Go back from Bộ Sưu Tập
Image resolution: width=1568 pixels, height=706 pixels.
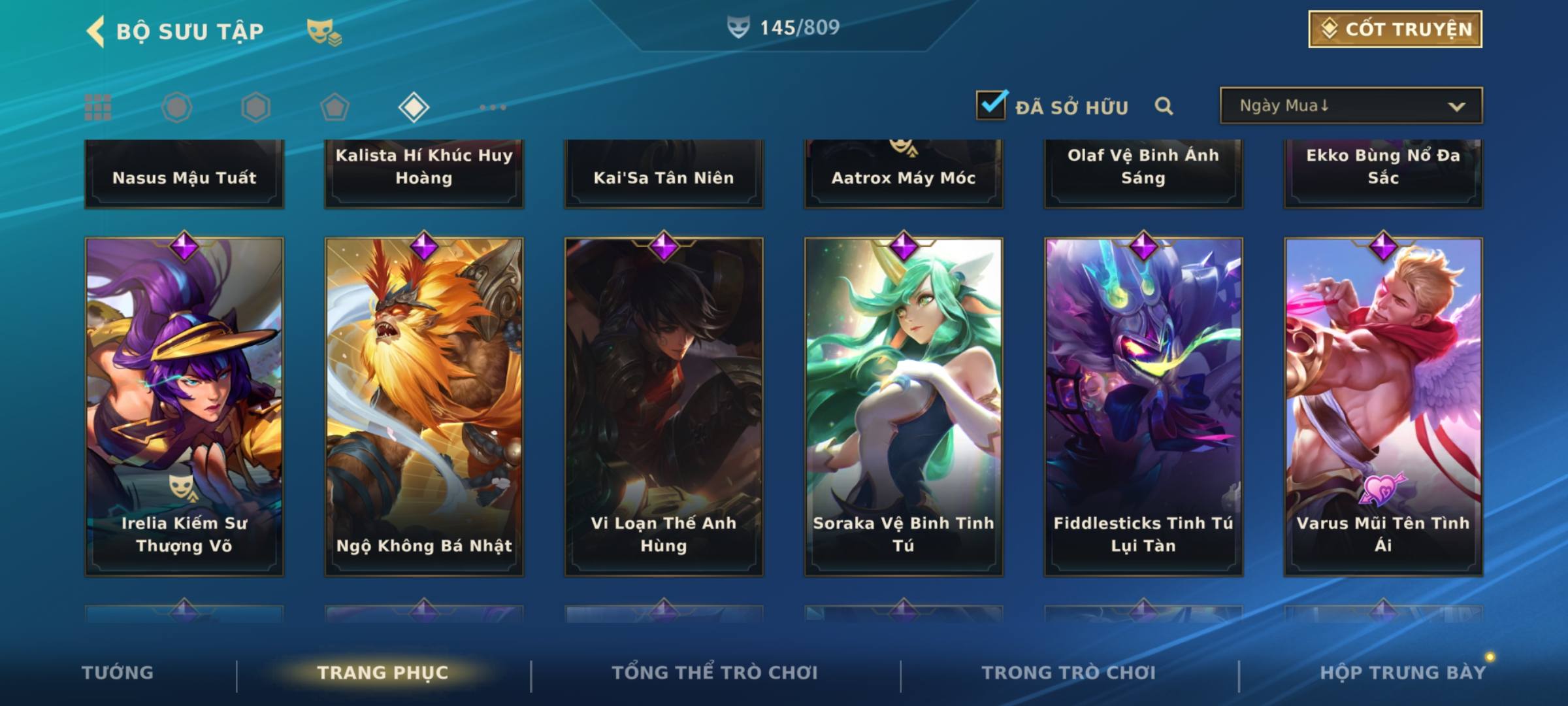coord(97,31)
